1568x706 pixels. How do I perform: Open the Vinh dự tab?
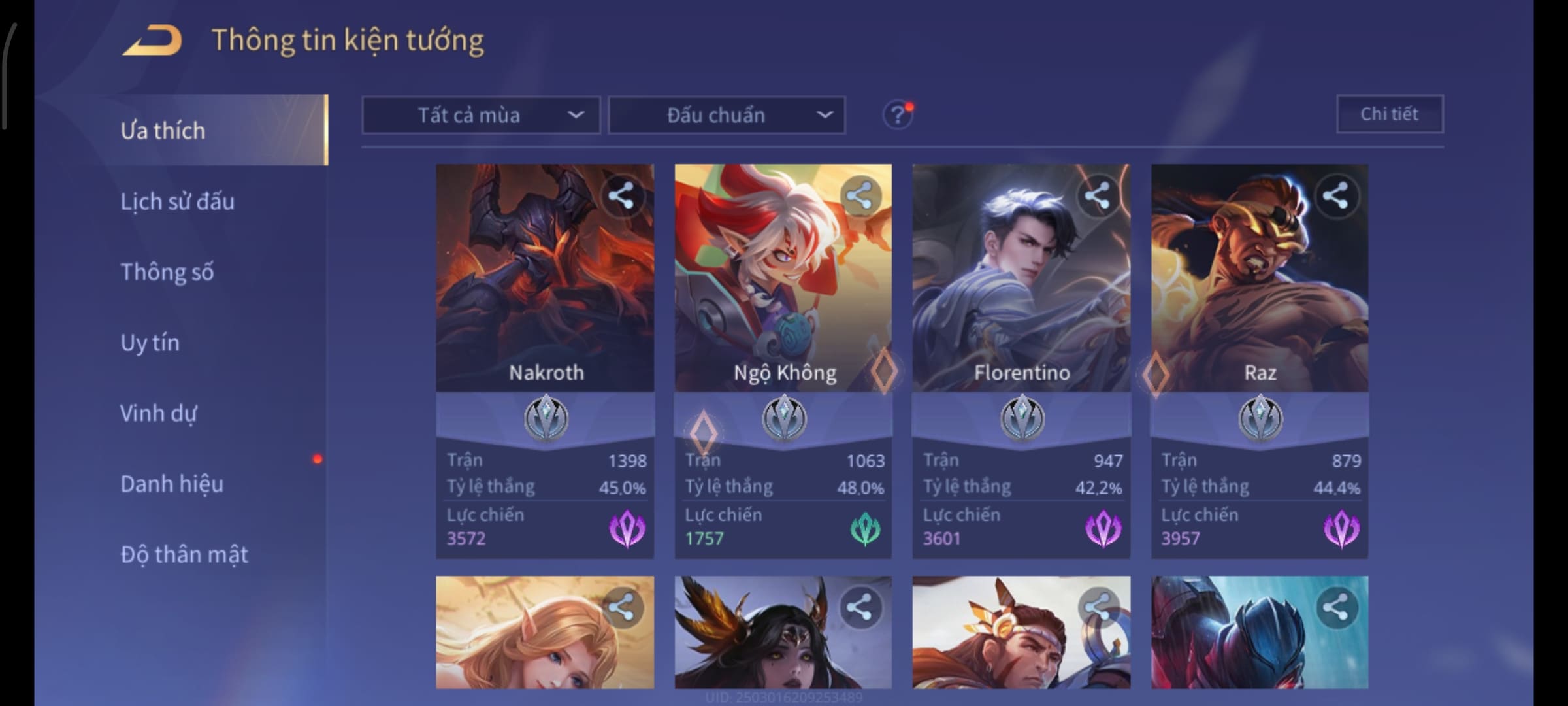tap(159, 413)
